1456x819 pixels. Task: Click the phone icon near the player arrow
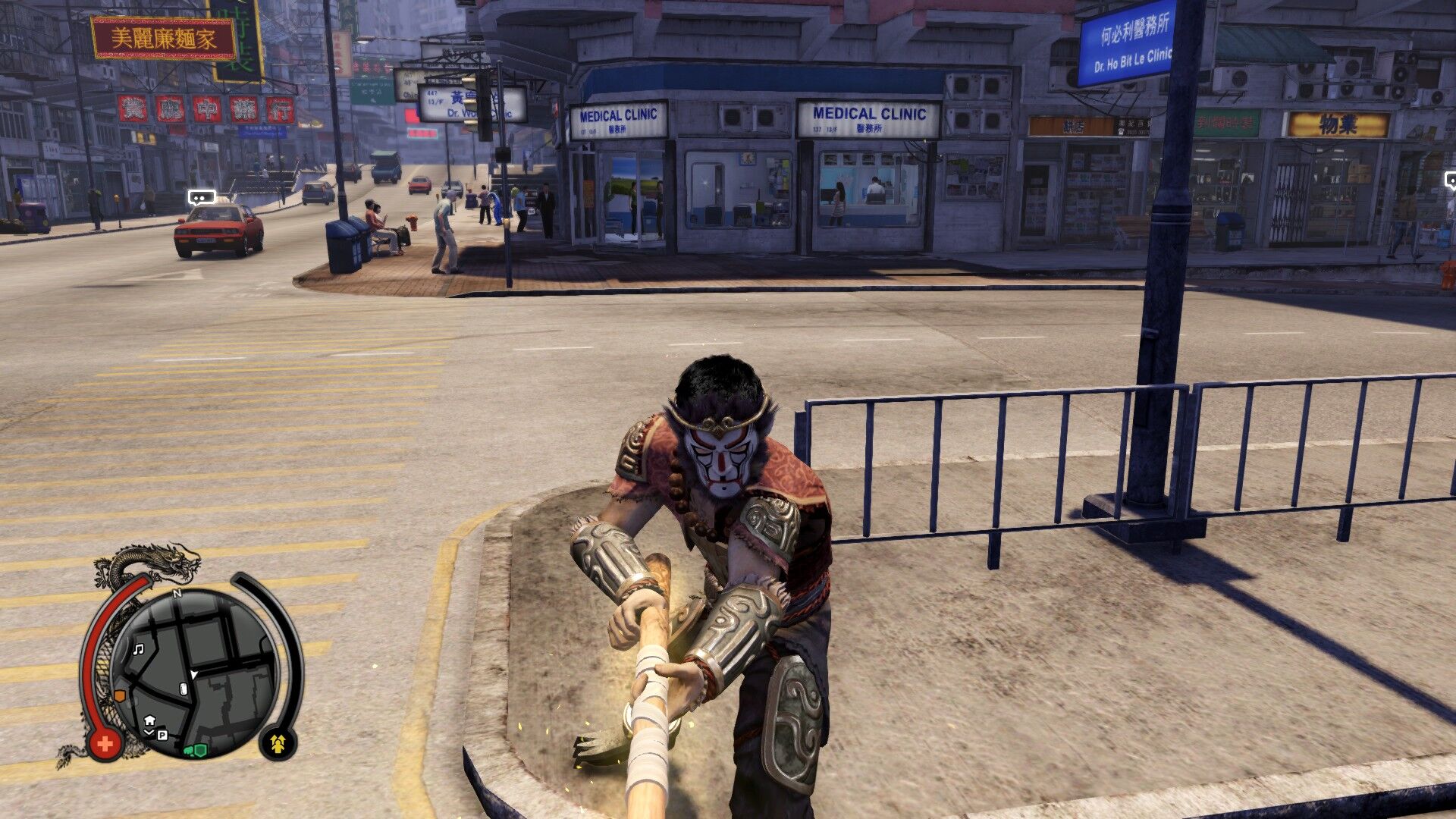(183, 689)
